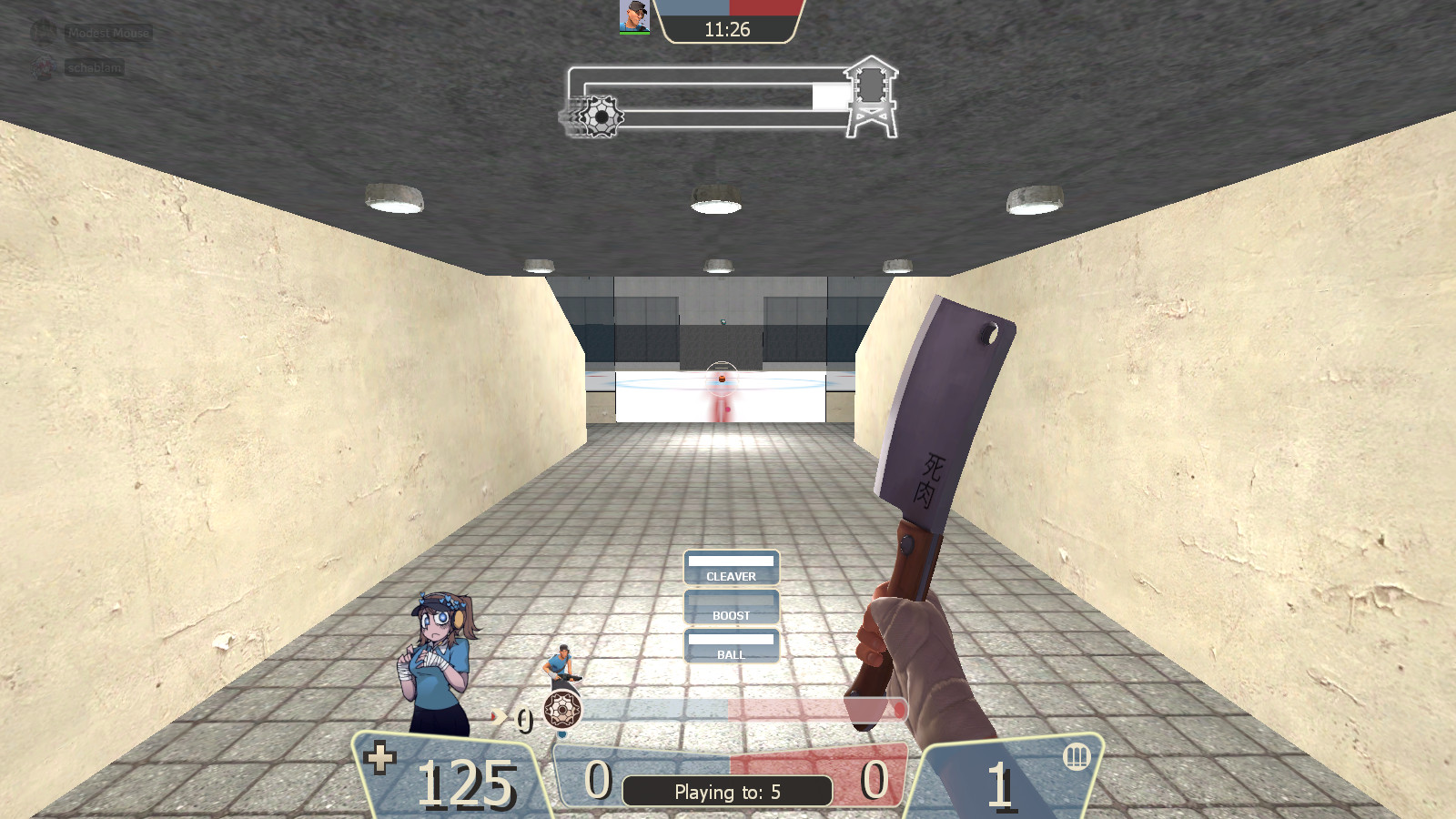
Task: Click the soccer ball objective icon
Action: pos(601,116)
